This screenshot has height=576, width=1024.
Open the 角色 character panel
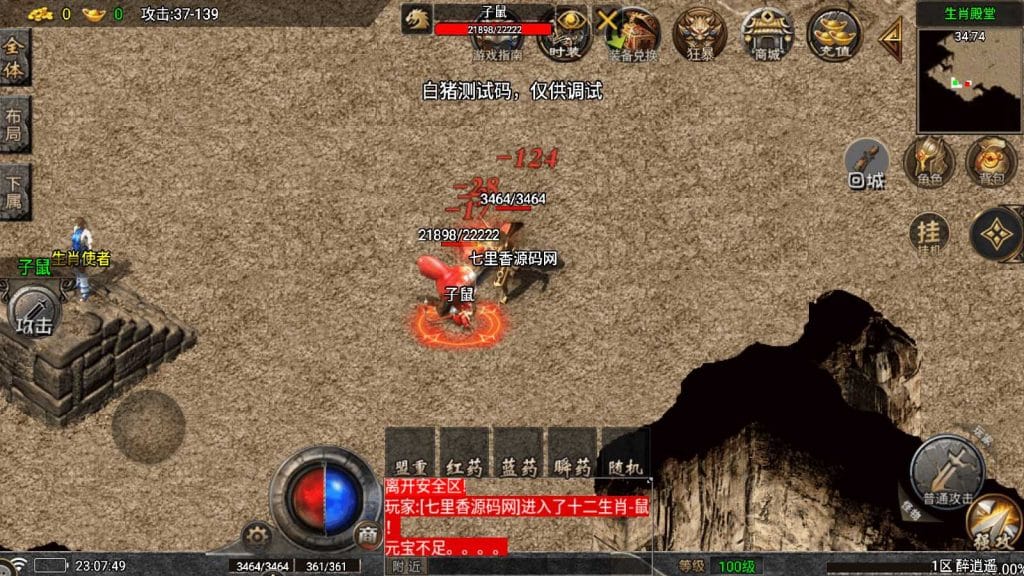point(928,160)
